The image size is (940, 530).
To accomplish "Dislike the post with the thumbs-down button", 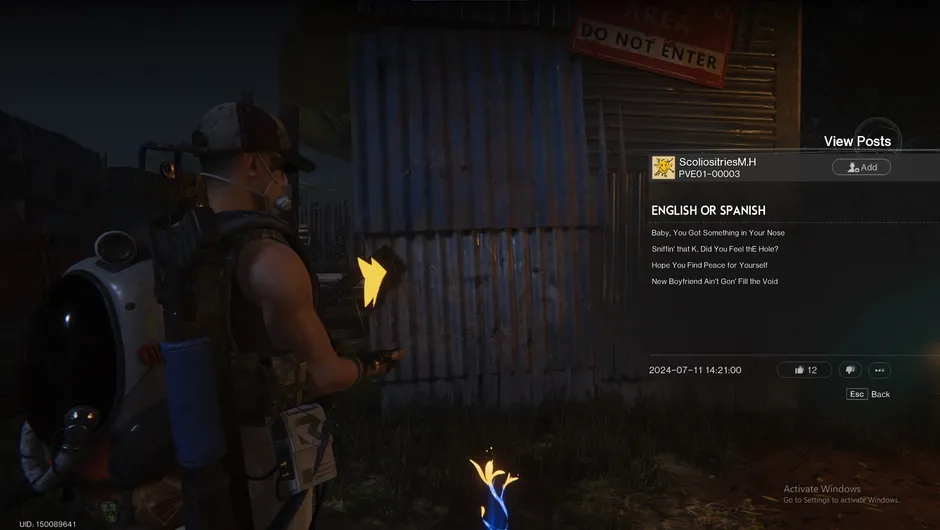I will [x=849, y=370].
